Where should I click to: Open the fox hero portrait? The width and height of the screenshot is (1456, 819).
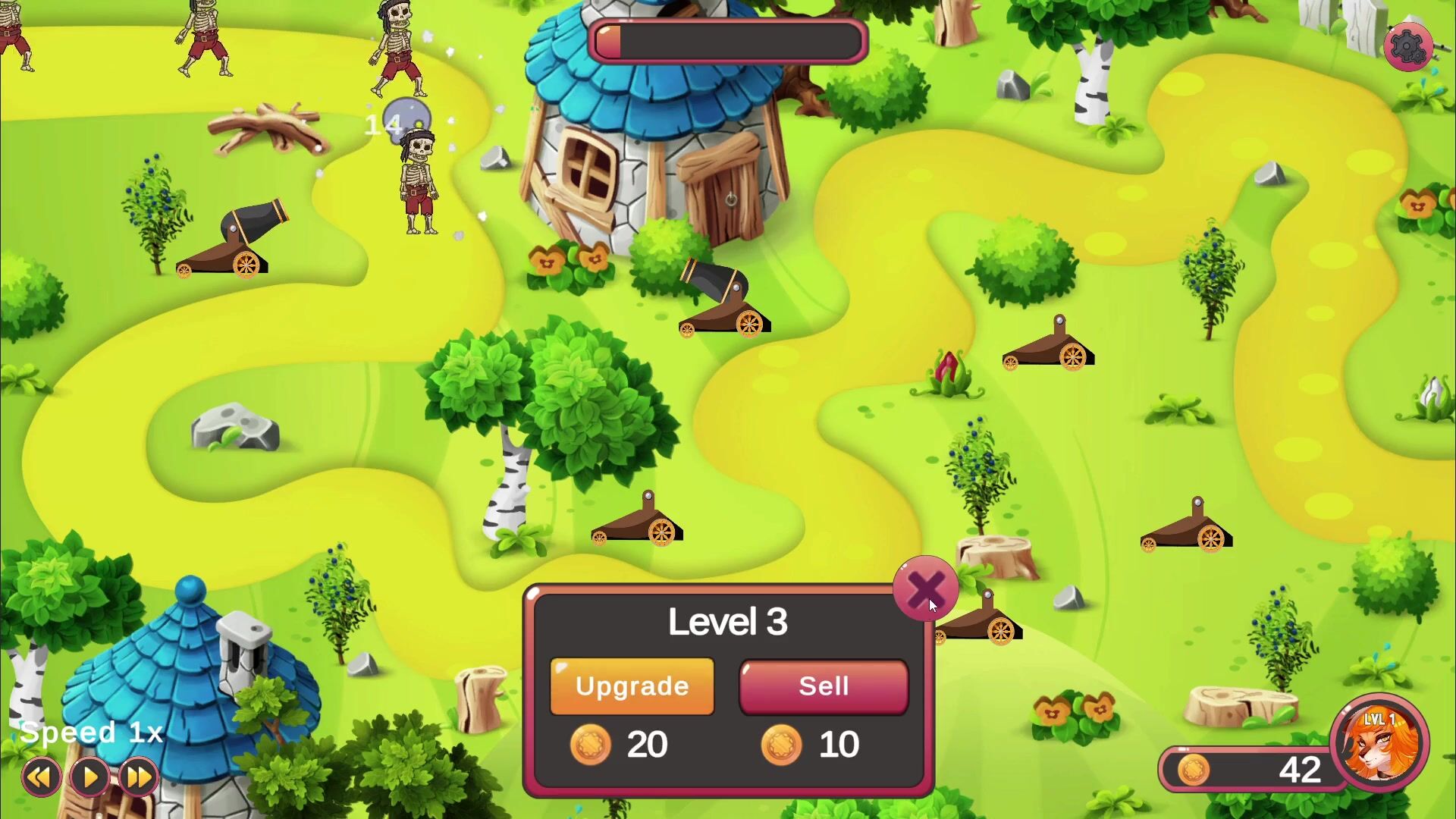coord(1379,743)
